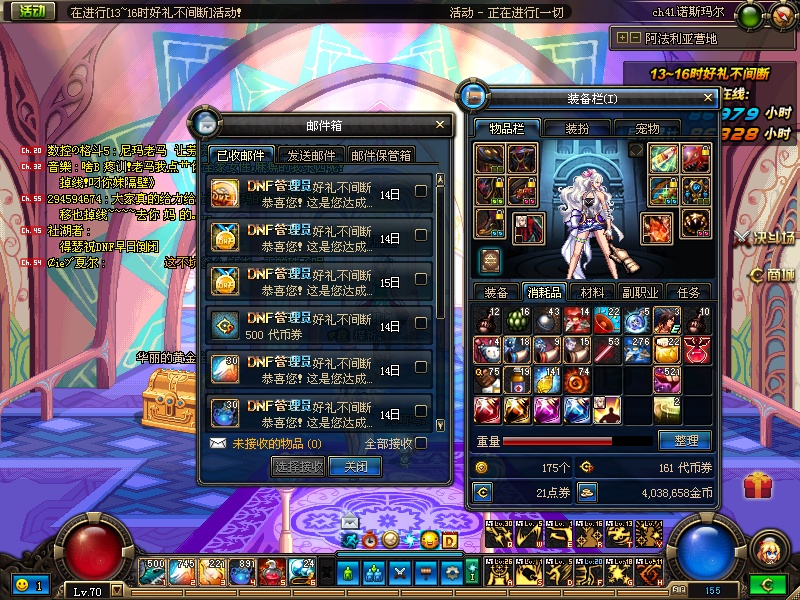Image resolution: width=800 pixels, height=600 pixels.
Task: Select the 材料 materials category
Action: [x=592, y=293]
